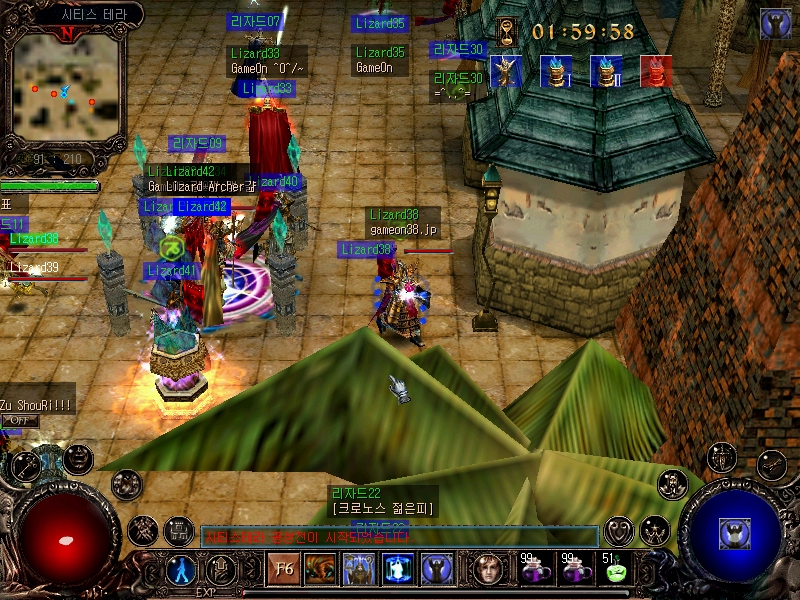Viewport: 800px width, 600px height.
Task: Click the heart-shaped emblem round button
Action: coord(619,529)
